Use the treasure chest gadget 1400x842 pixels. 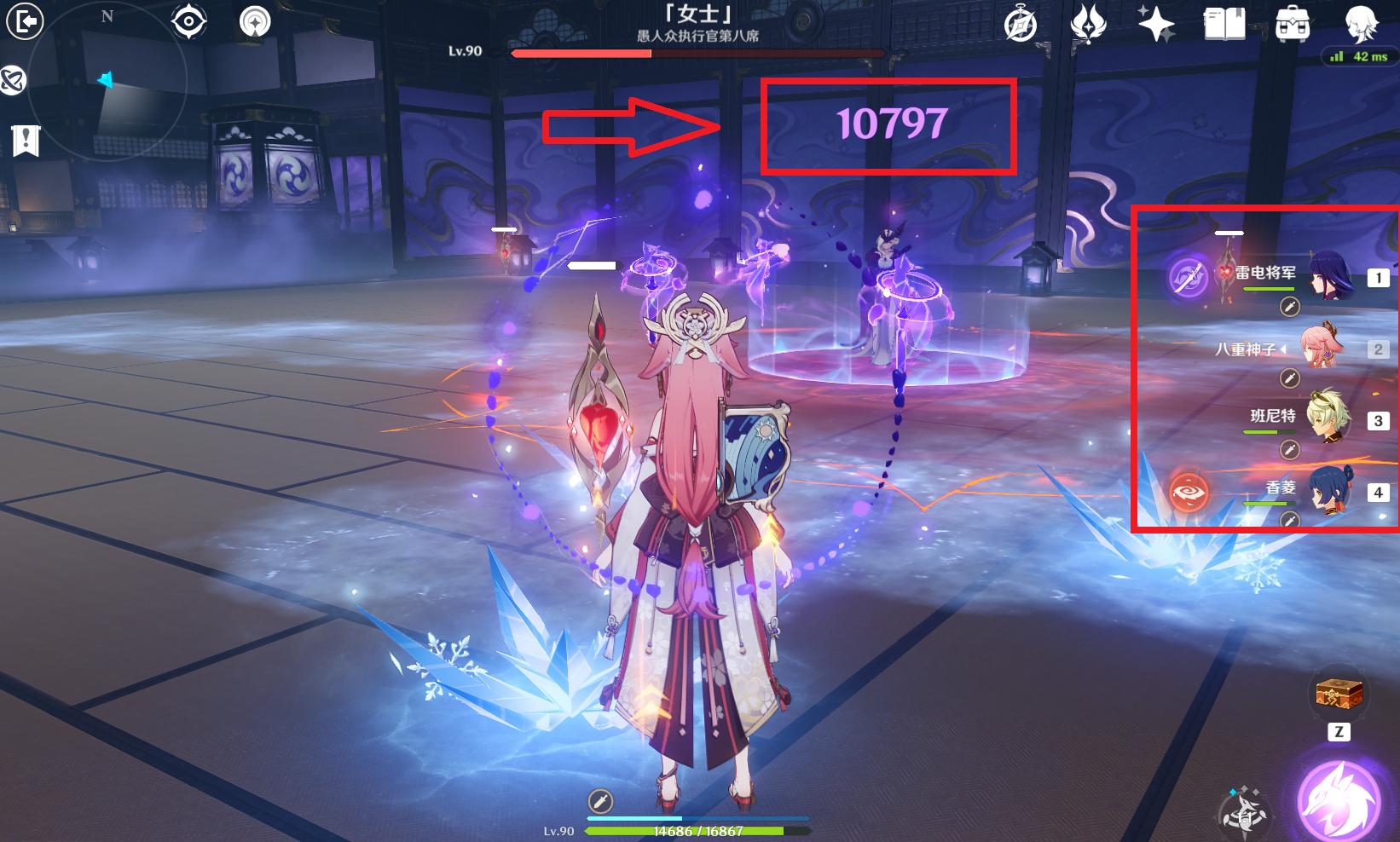pyautogui.click(x=1339, y=695)
